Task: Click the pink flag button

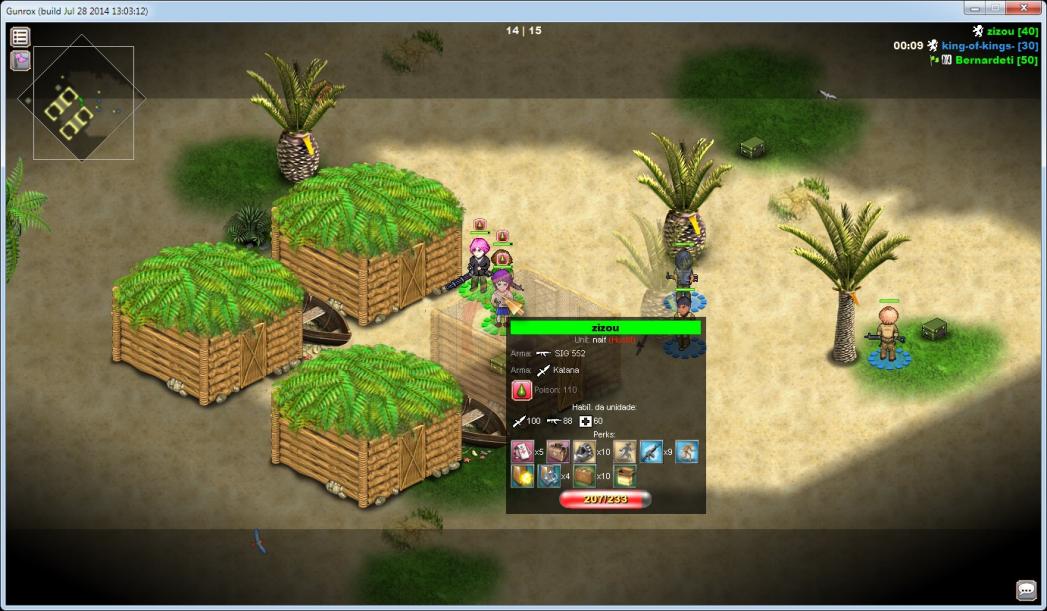Action: coord(20,61)
